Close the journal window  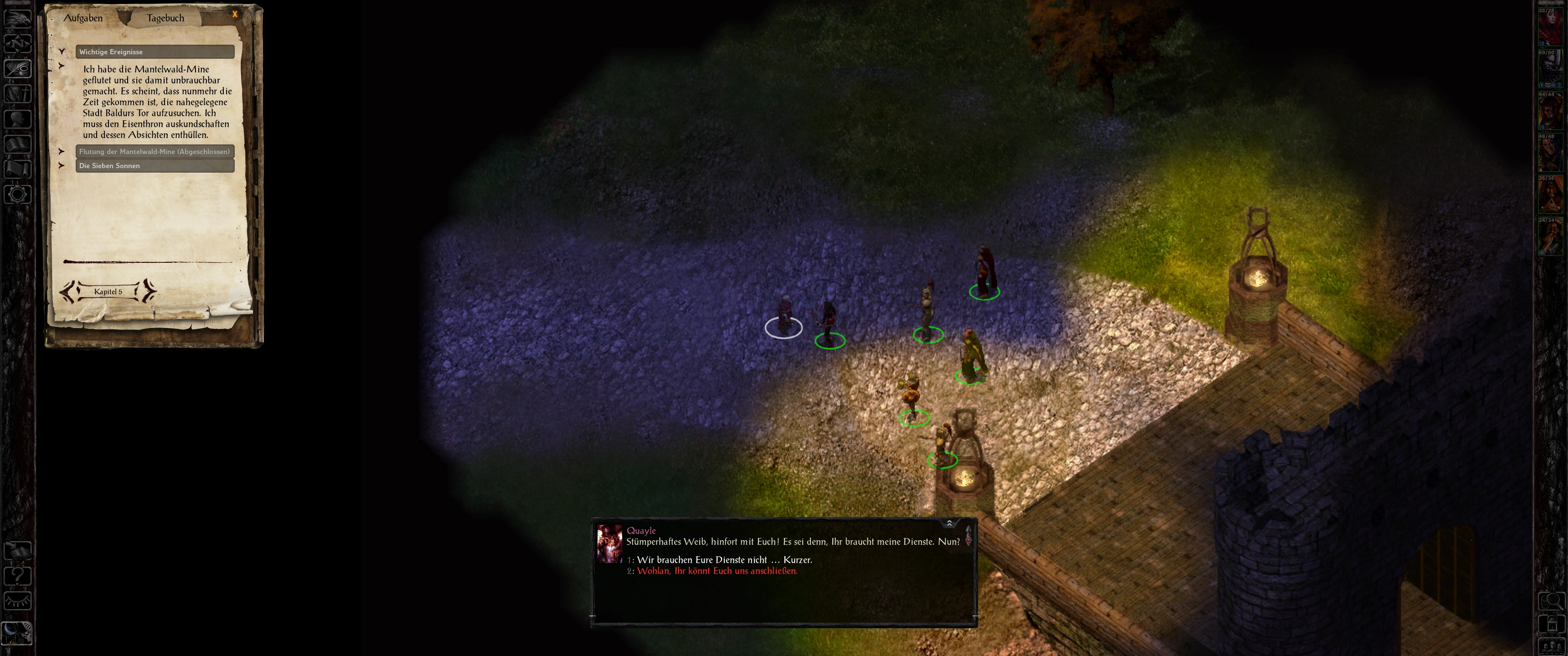coord(235,14)
